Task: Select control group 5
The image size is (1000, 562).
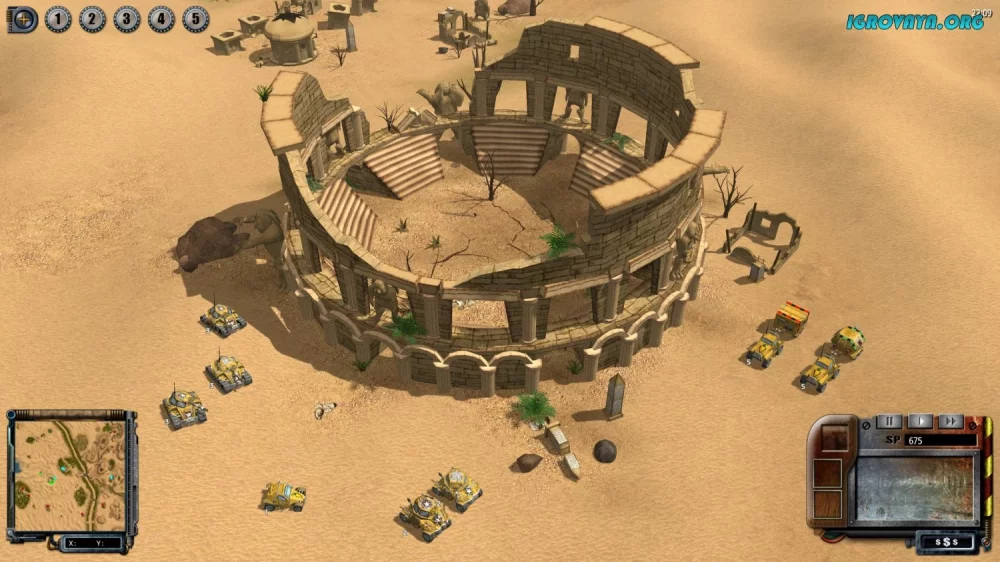Action: pos(196,19)
